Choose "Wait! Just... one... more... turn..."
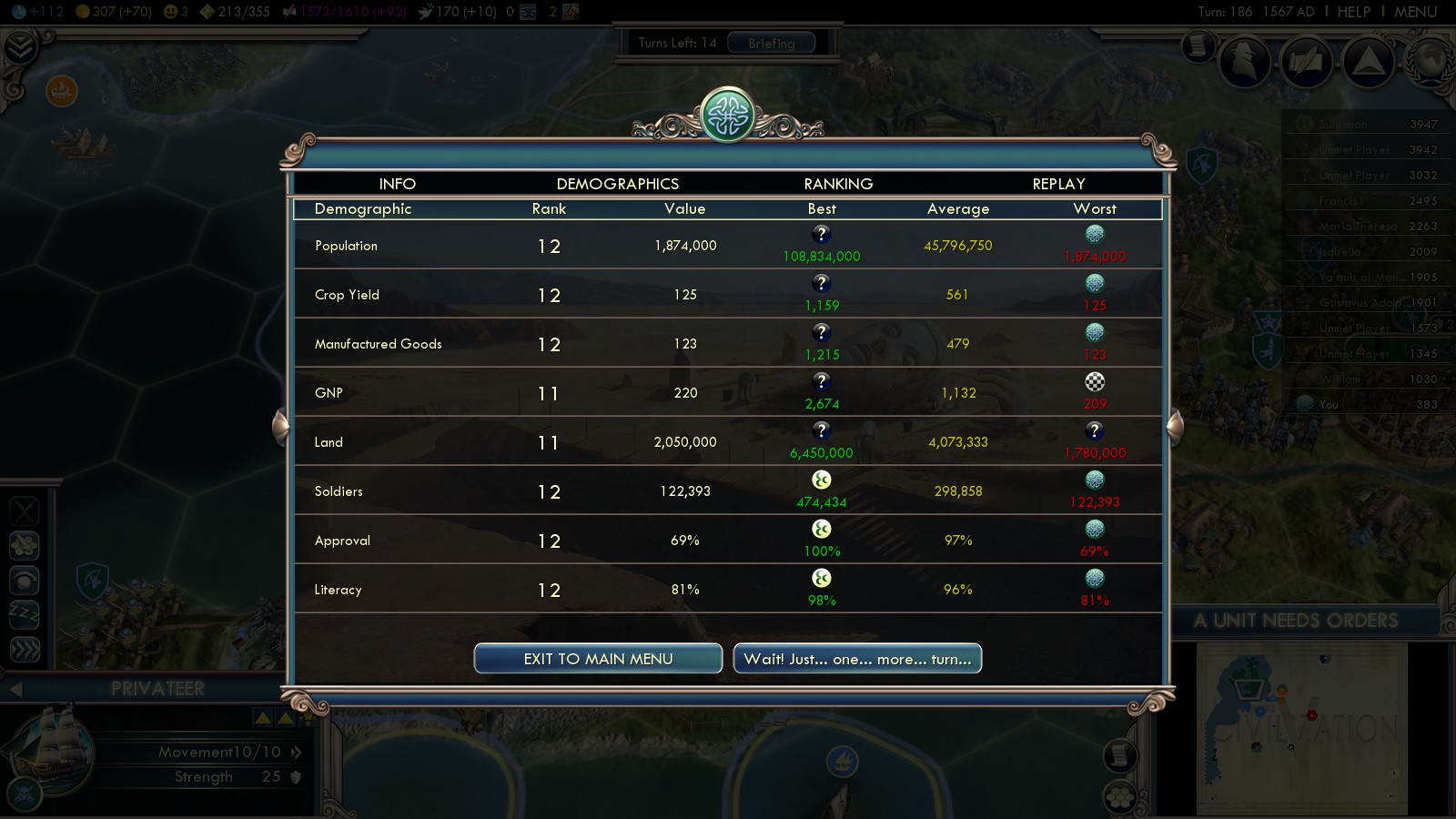Viewport: 1456px width, 819px height. point(857,659)
